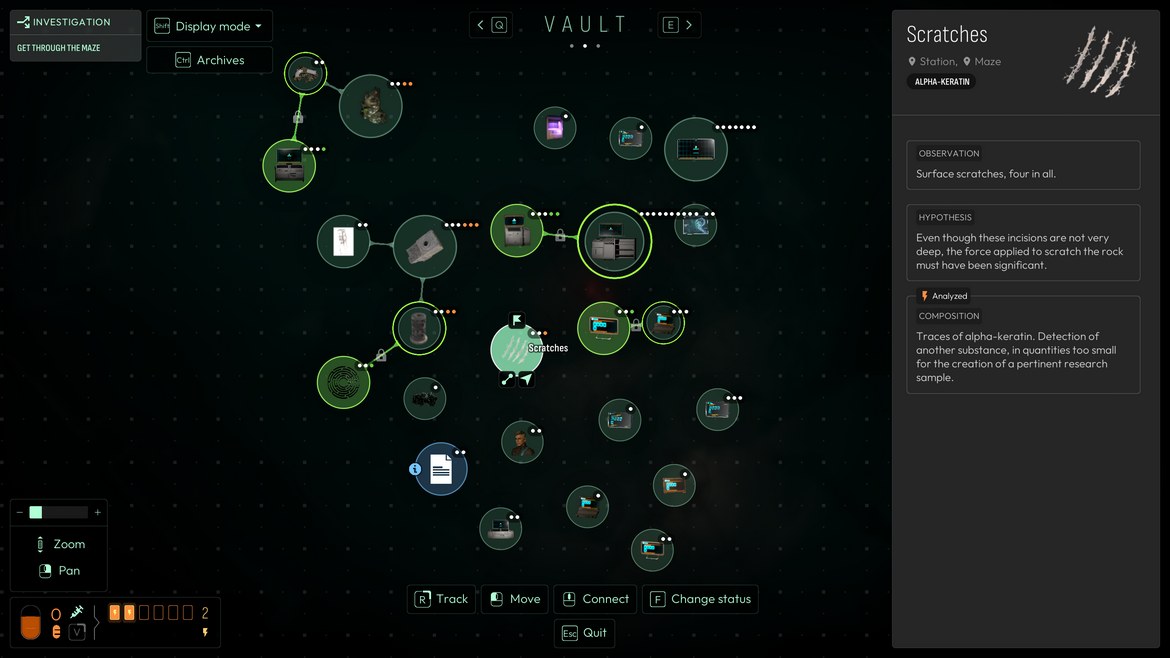Screen dimensions: 1170x658
Task: Select the Connect action
Action: [595, 599]
